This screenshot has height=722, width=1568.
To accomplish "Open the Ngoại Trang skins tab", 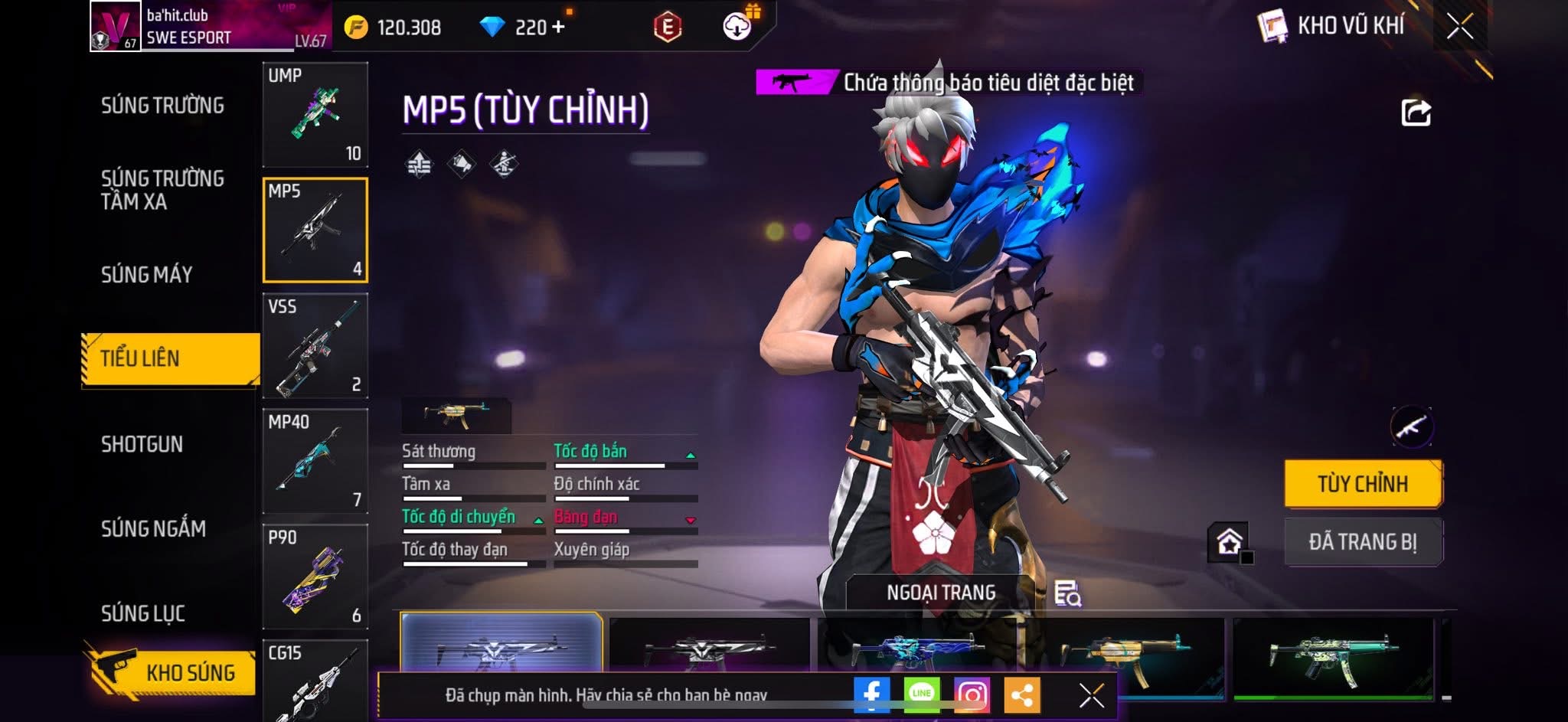I will 941,593.
